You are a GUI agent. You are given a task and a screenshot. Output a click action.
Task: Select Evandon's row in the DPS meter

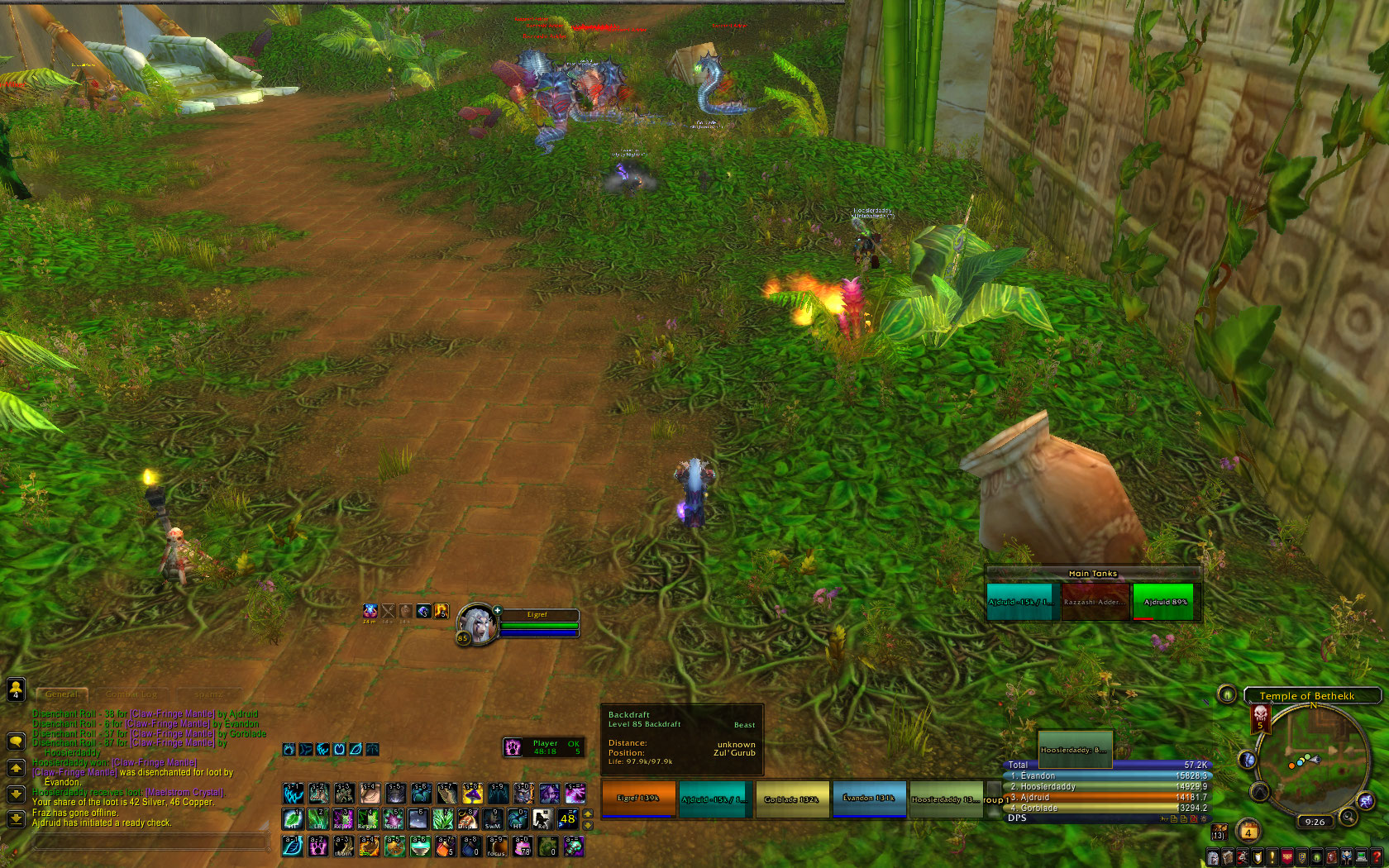[x=1108, y=776]
